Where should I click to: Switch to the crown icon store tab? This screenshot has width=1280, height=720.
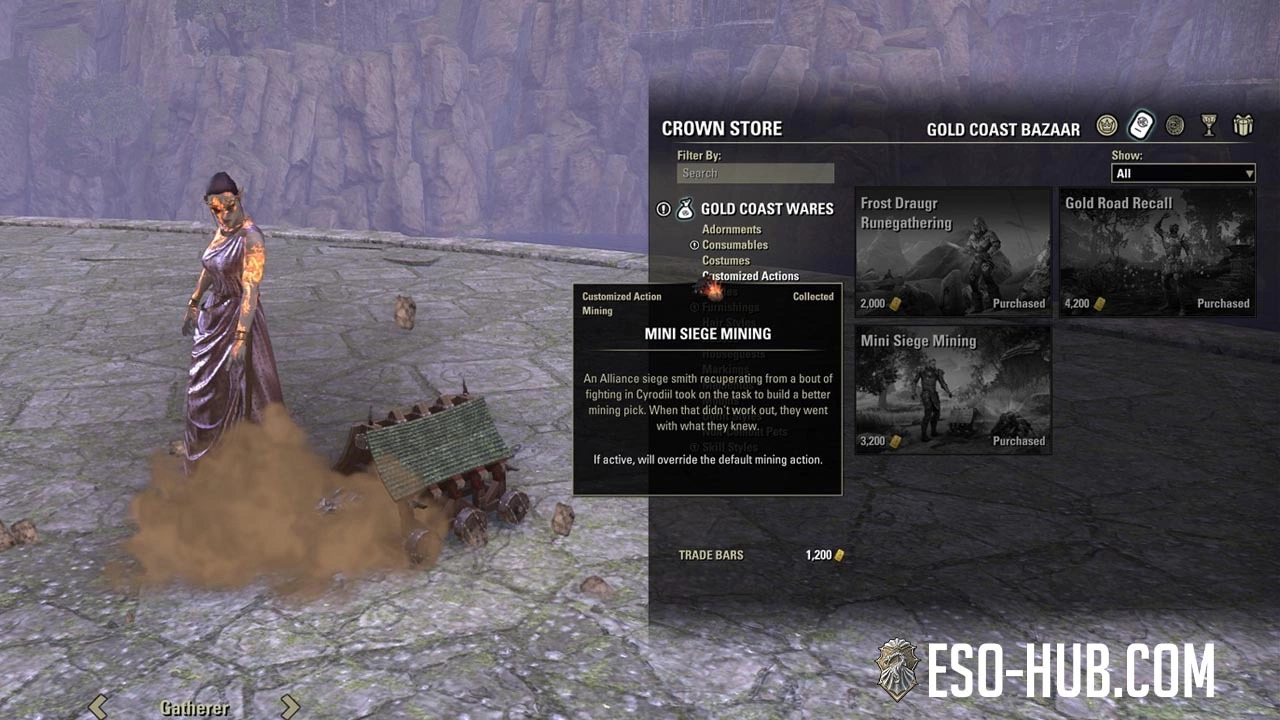click(1106, 126)
